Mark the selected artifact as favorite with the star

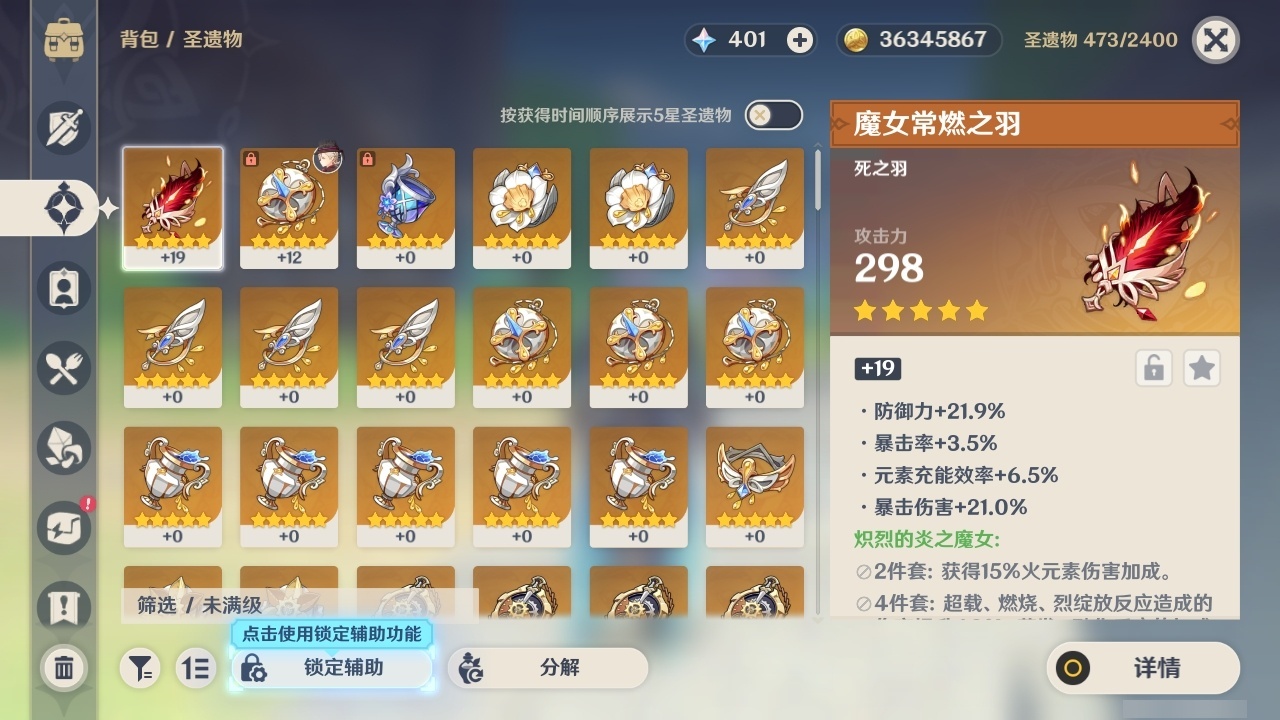pos(1201,368)
